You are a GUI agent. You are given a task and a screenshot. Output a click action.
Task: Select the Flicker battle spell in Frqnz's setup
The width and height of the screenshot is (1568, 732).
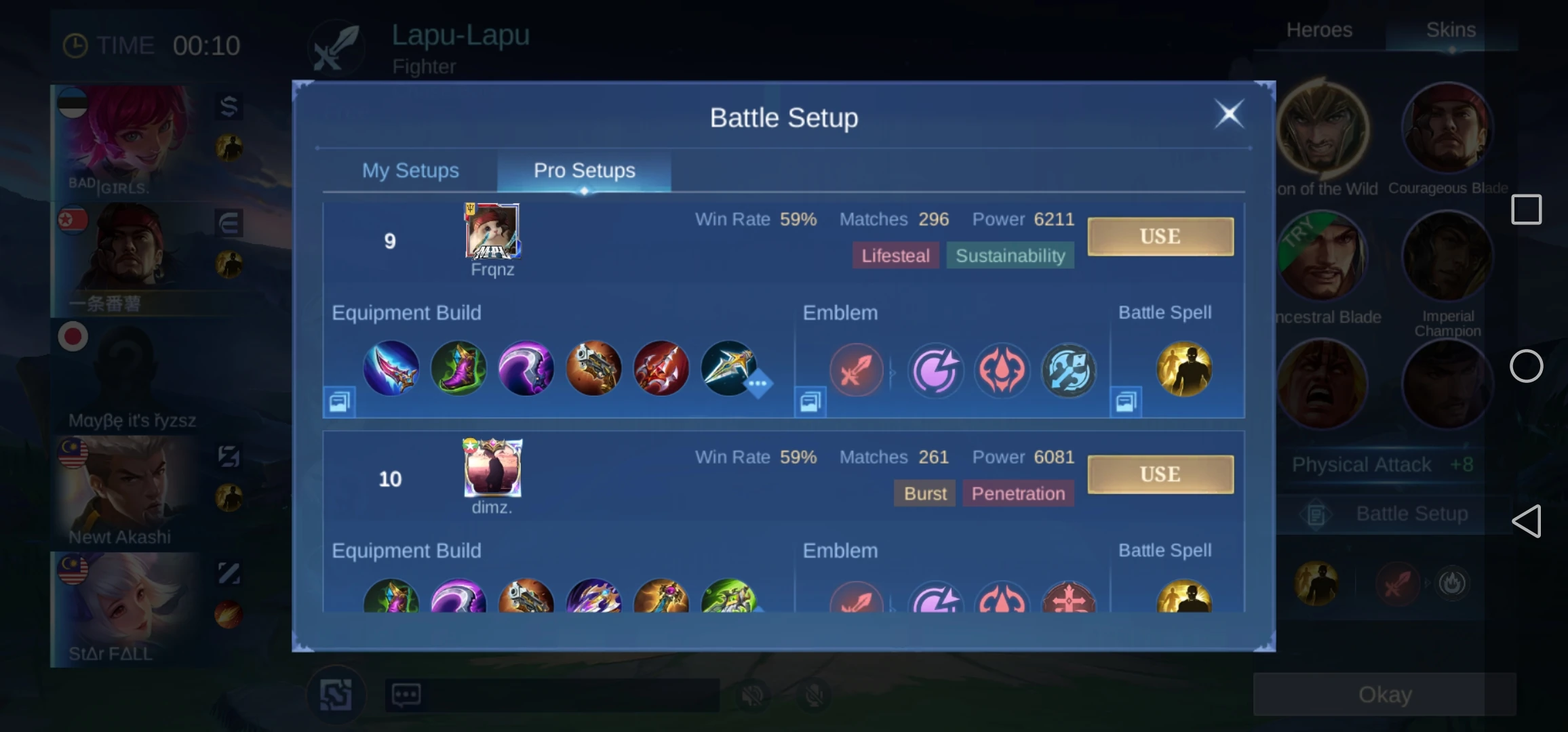[1183, 368]
